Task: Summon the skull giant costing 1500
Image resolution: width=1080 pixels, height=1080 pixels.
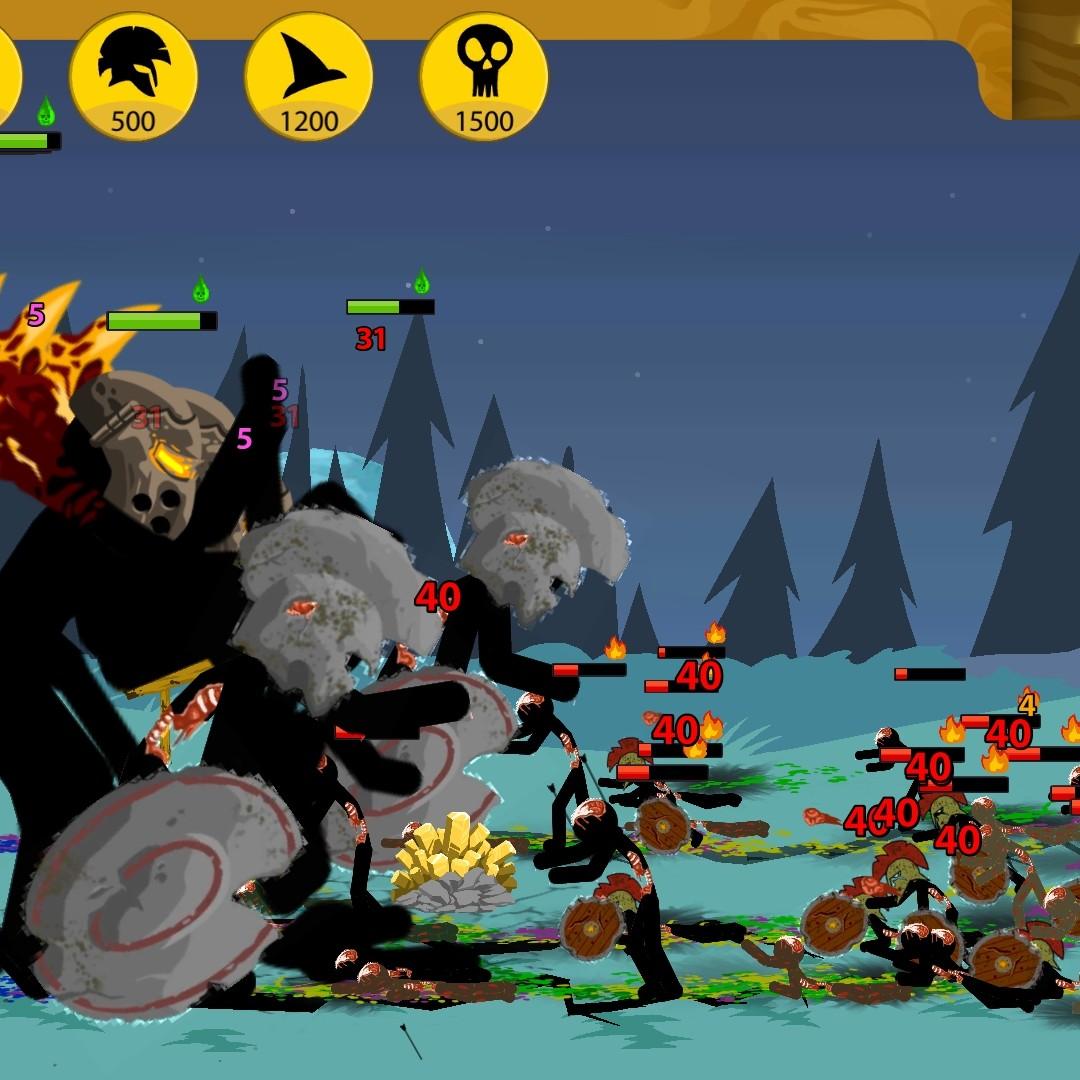Action: (x=484, y=77)
